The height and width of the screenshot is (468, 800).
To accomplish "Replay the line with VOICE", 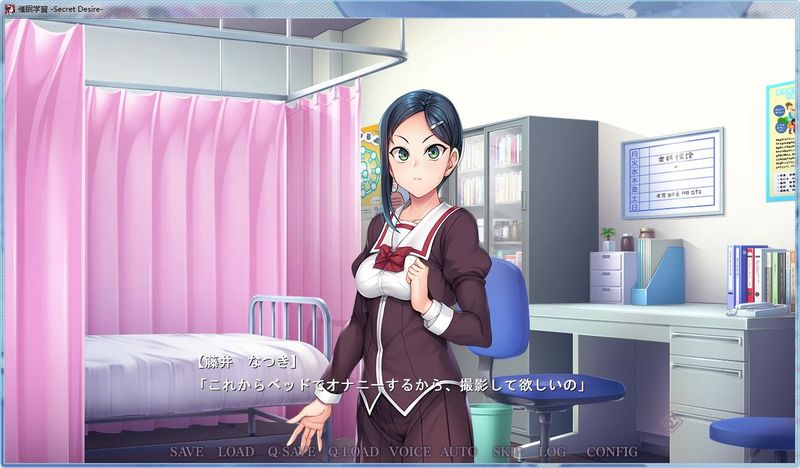I will tap(410, 452).
